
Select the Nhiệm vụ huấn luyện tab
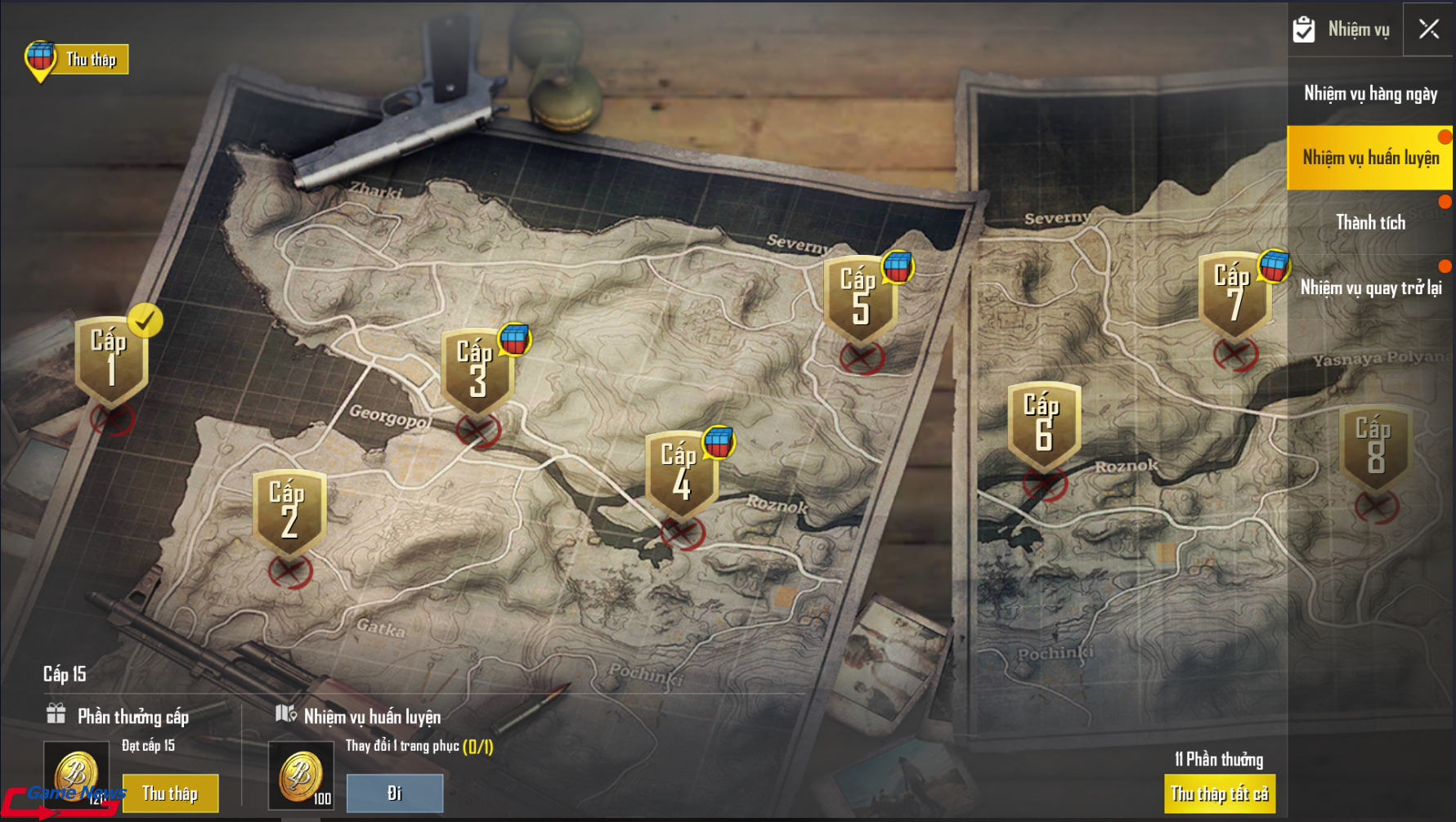1370,158
